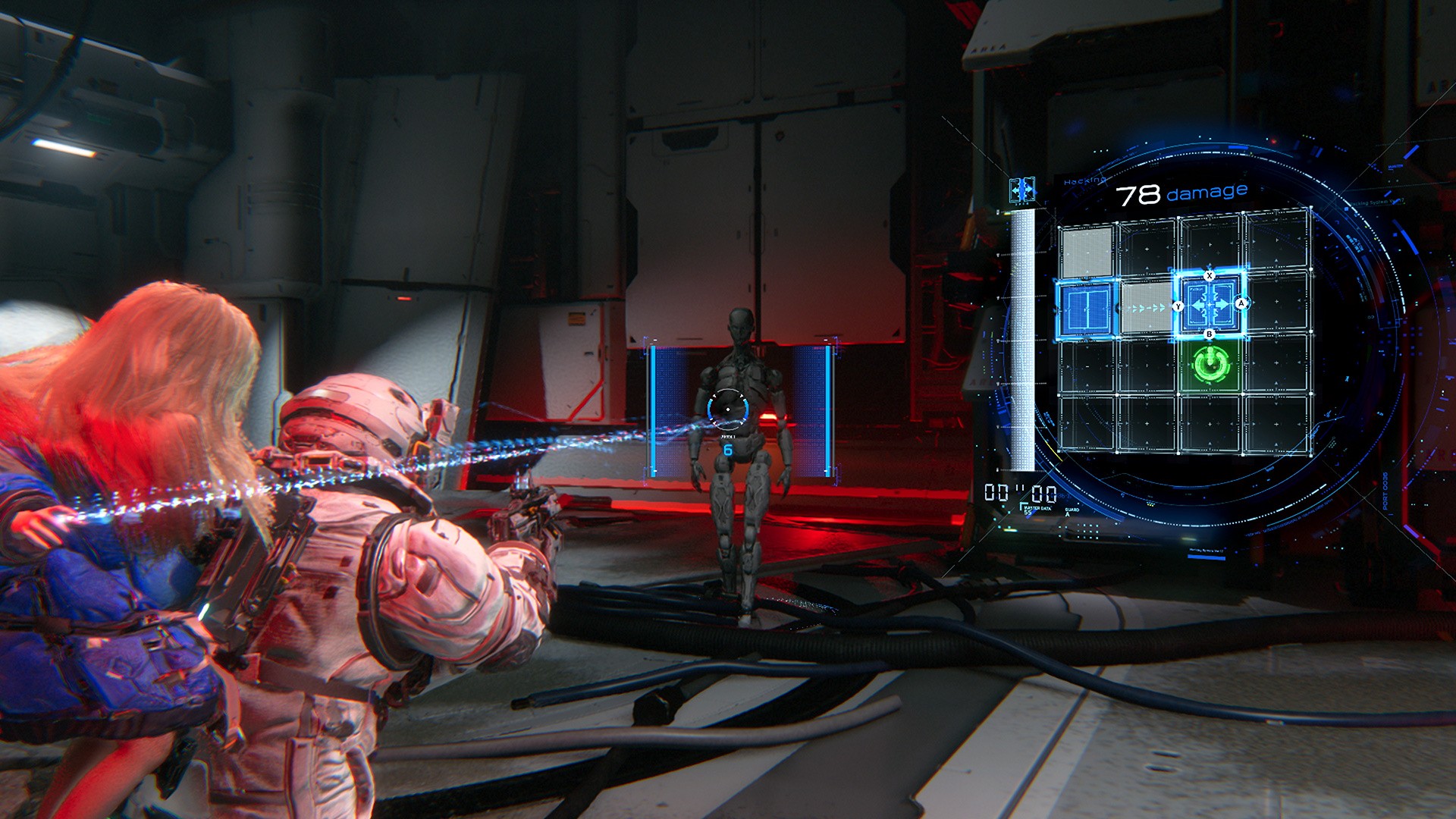This screenshot has width=1456, height=819.
Task: Select the highlighted blue arrows cursor tile
Action: coord(1210,305)
